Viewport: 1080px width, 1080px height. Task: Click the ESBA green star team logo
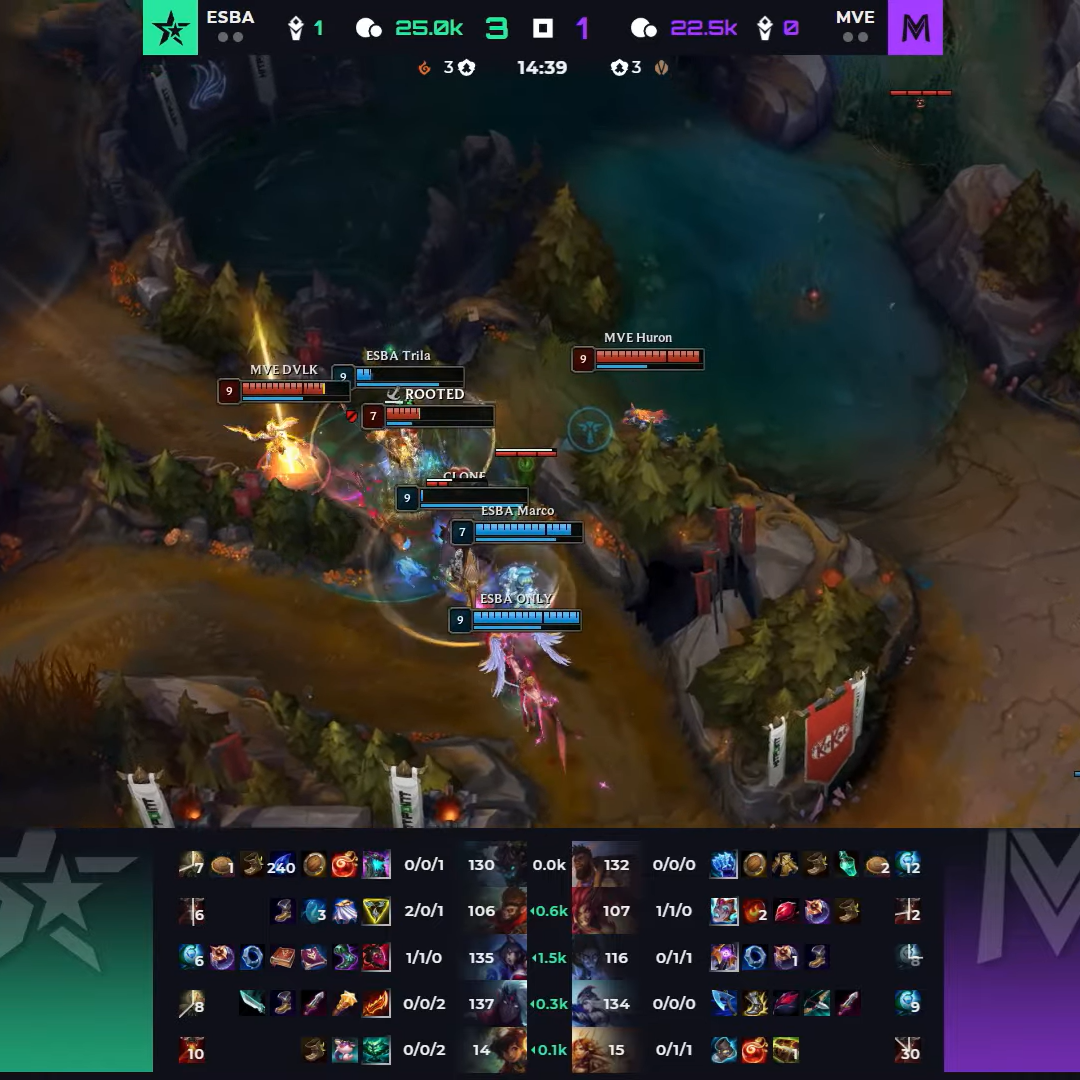click(x=170, y=27)
